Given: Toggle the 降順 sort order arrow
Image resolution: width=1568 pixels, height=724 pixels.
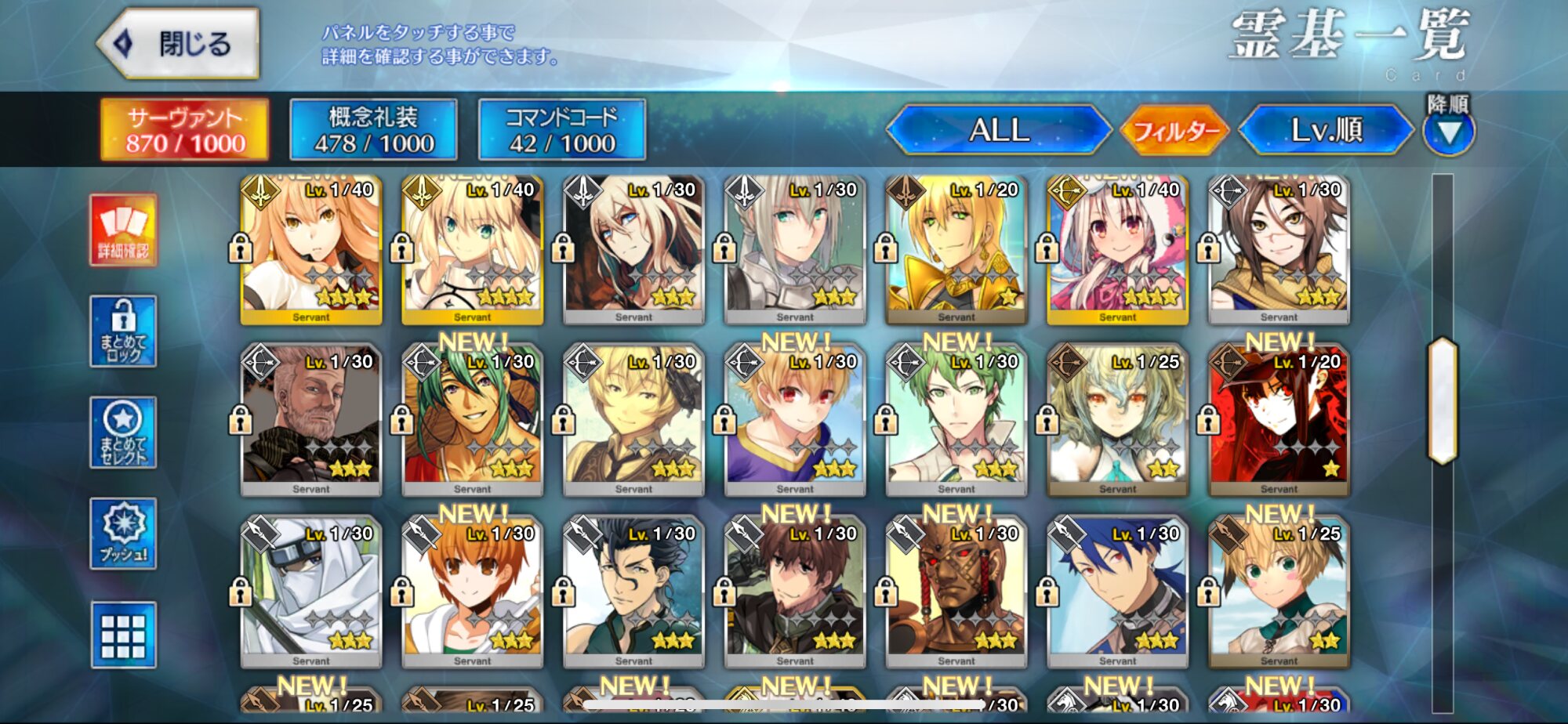Looking at the screenshot, I should click(1448, 132).
